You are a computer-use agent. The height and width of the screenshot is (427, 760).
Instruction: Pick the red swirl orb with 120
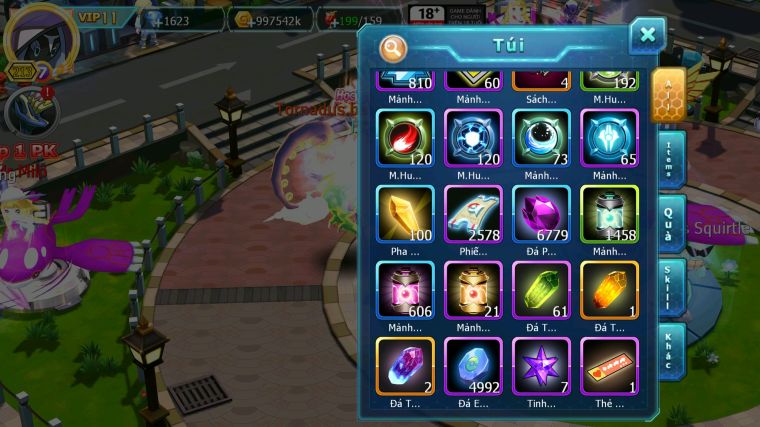pos(405,138)
